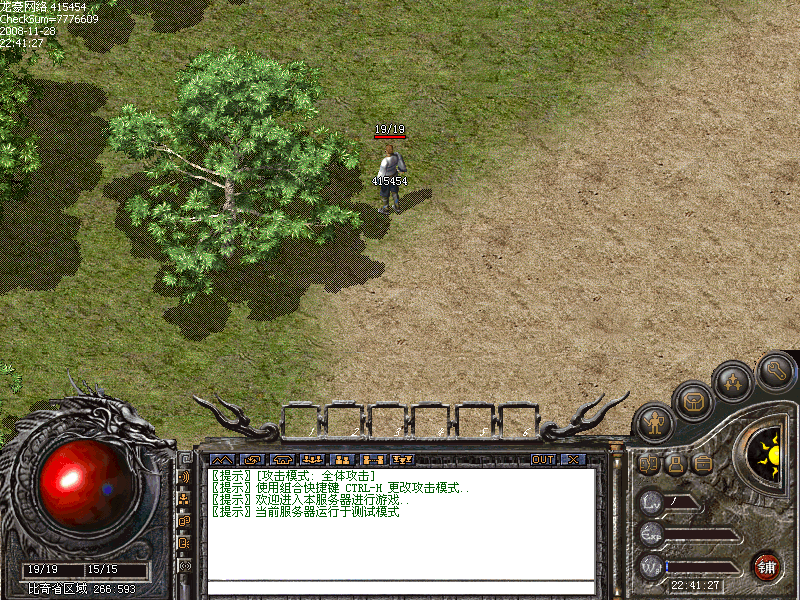The width and height of the screenshot is (800, 600).
Task: Click the two-person icon on chat toolbar
Action: coord(340,460)
